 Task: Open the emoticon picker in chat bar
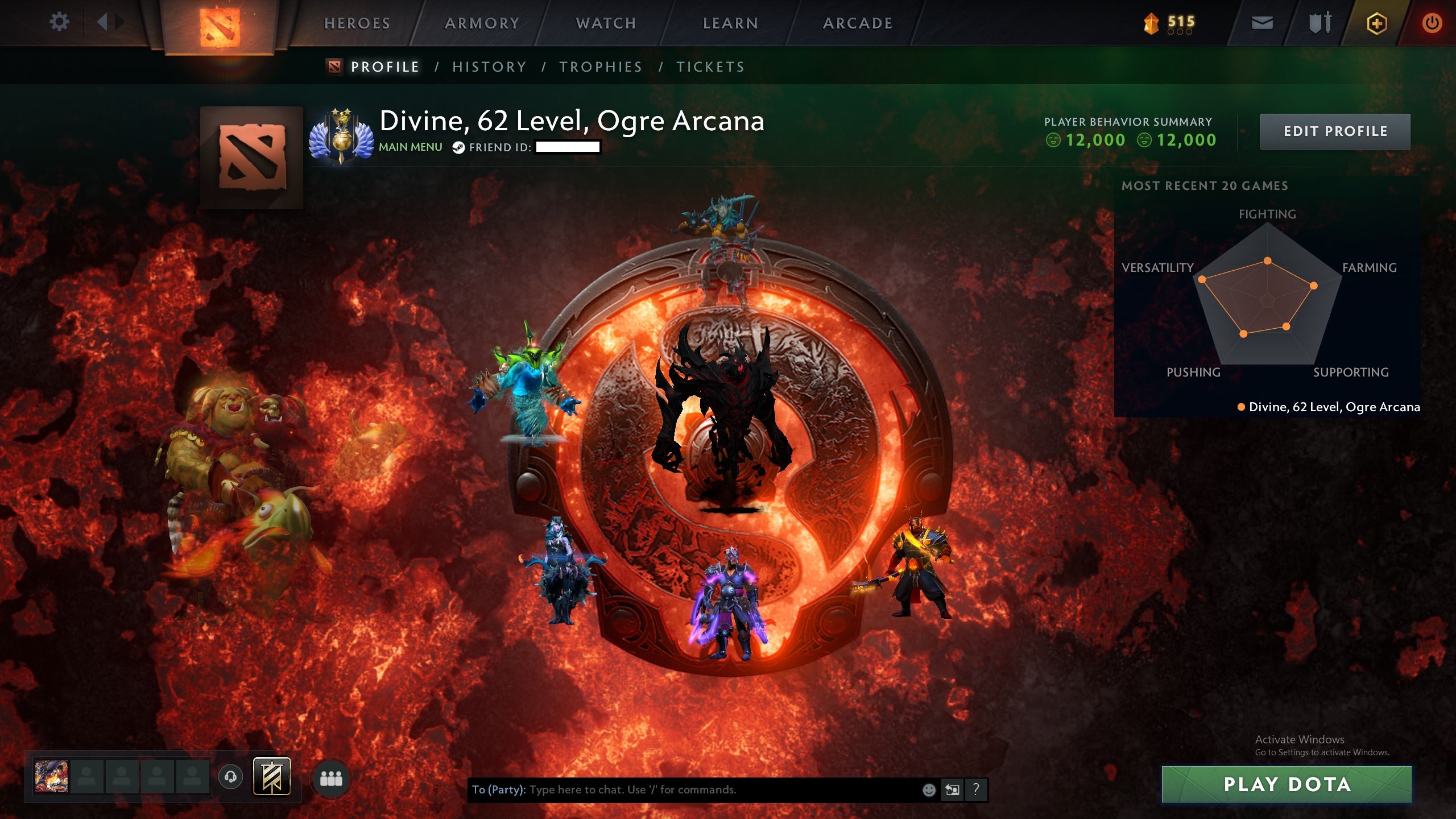point(929,791)
